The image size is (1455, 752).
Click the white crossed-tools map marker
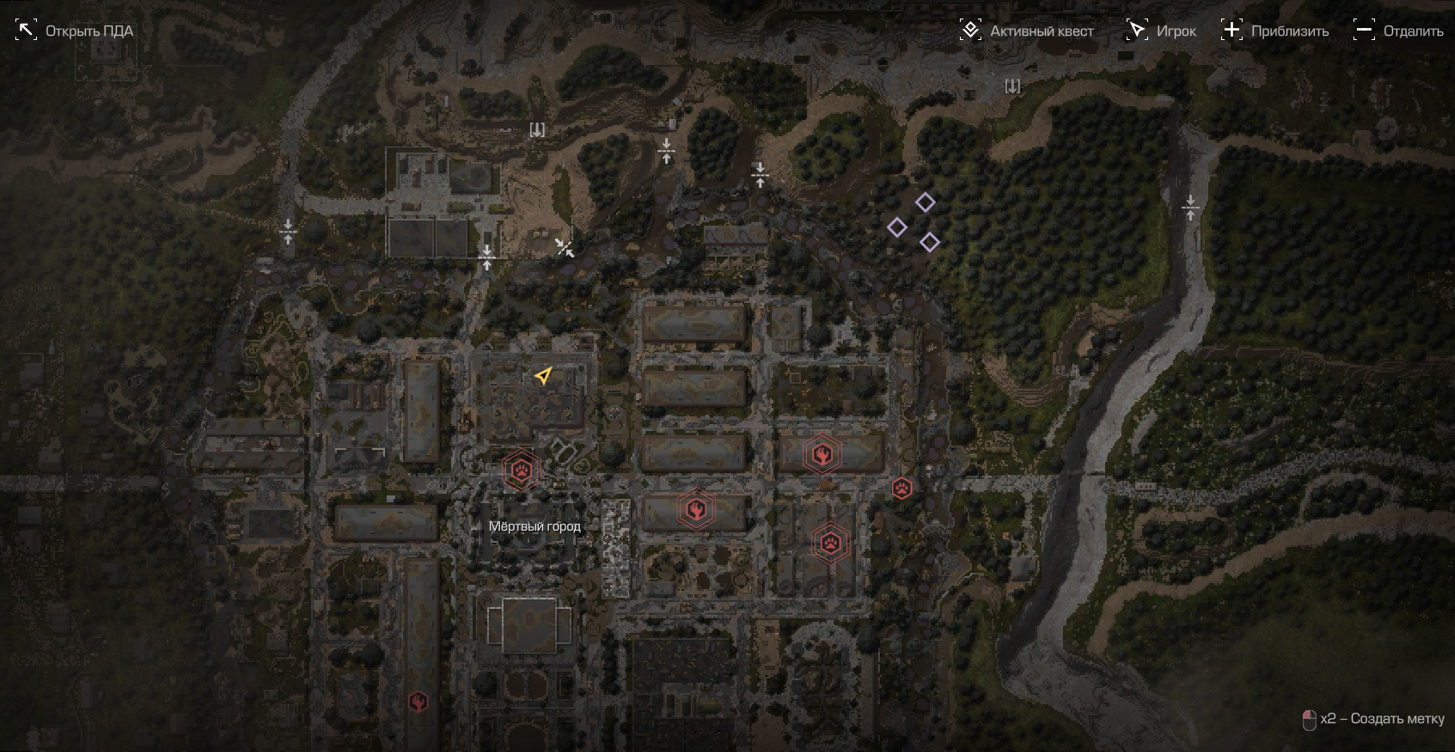point(565,248)
